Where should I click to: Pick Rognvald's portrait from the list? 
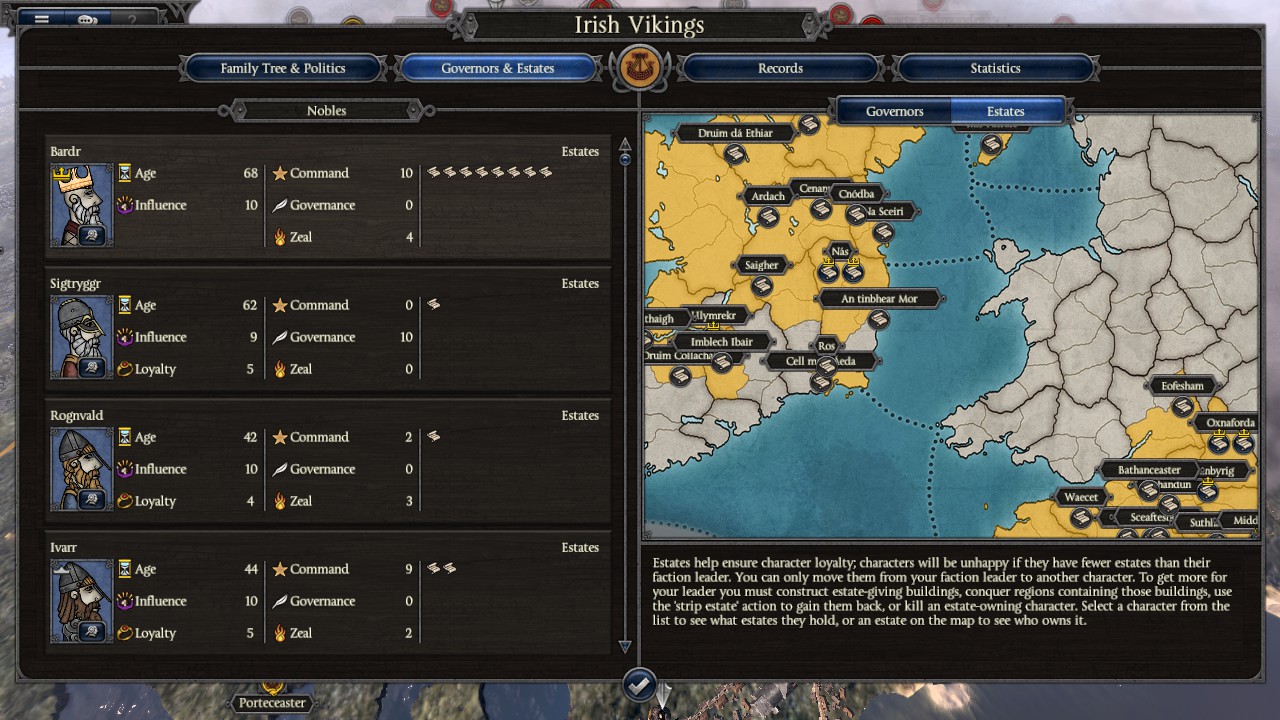81,469
